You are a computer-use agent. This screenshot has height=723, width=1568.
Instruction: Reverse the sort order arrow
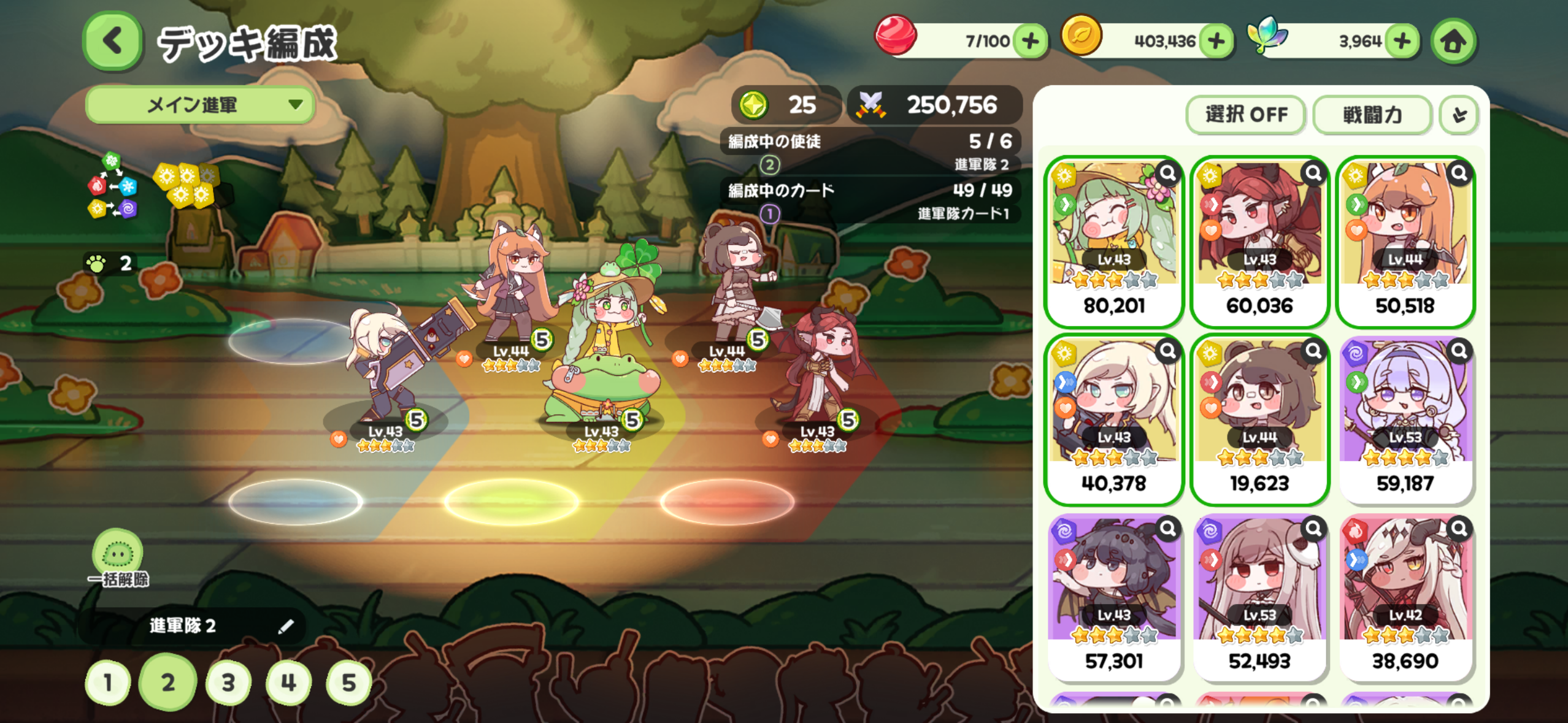click(1459, 115)
